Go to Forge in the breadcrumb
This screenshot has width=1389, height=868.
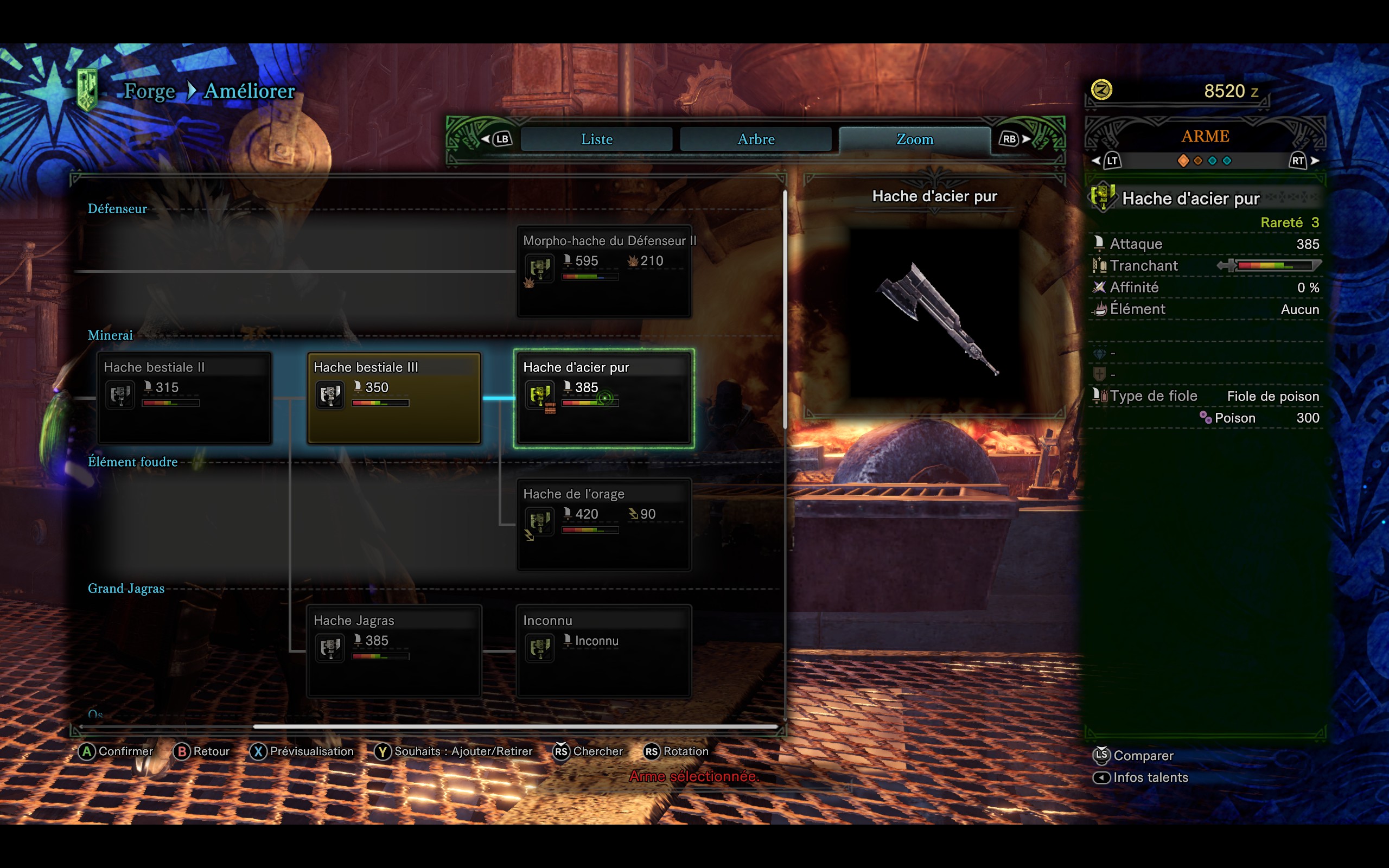pos(149,91)
